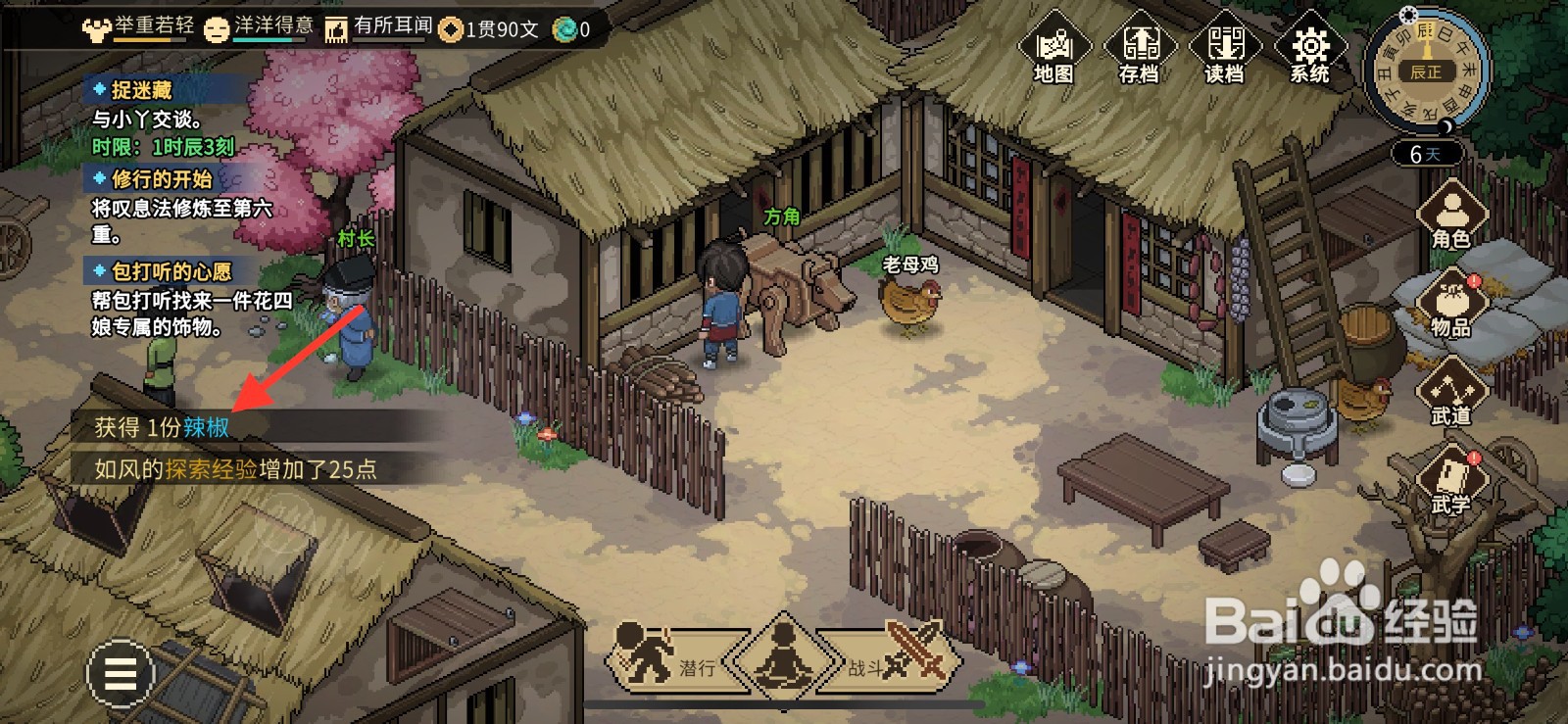Open the 角色 character sheet
This screenshot has width=1568, height=724.
1450,216
